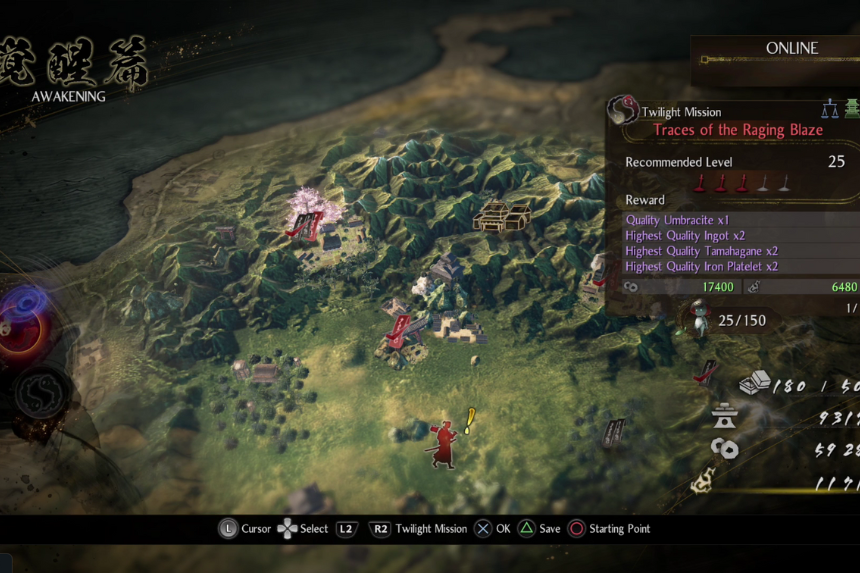
Task: Choose the red samurai mission with exclamation mark
Action: (444, 443)
